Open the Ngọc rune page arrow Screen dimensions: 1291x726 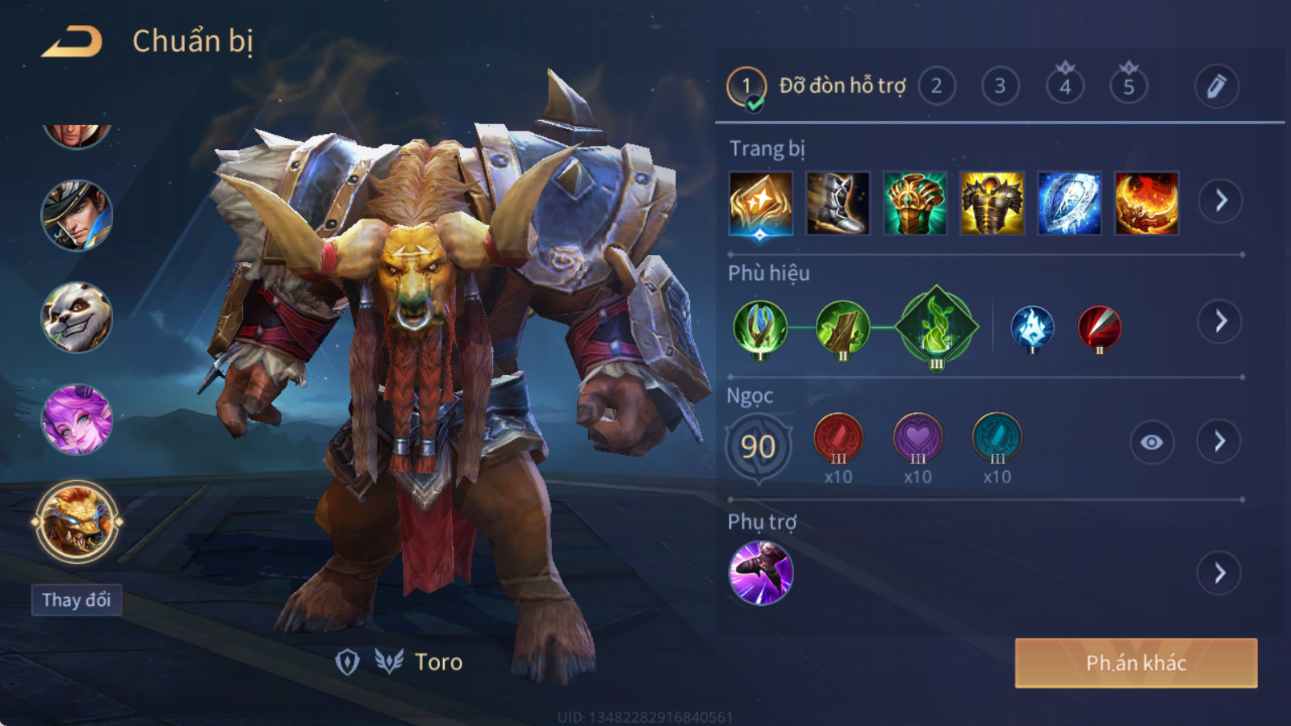[1219, 442]
